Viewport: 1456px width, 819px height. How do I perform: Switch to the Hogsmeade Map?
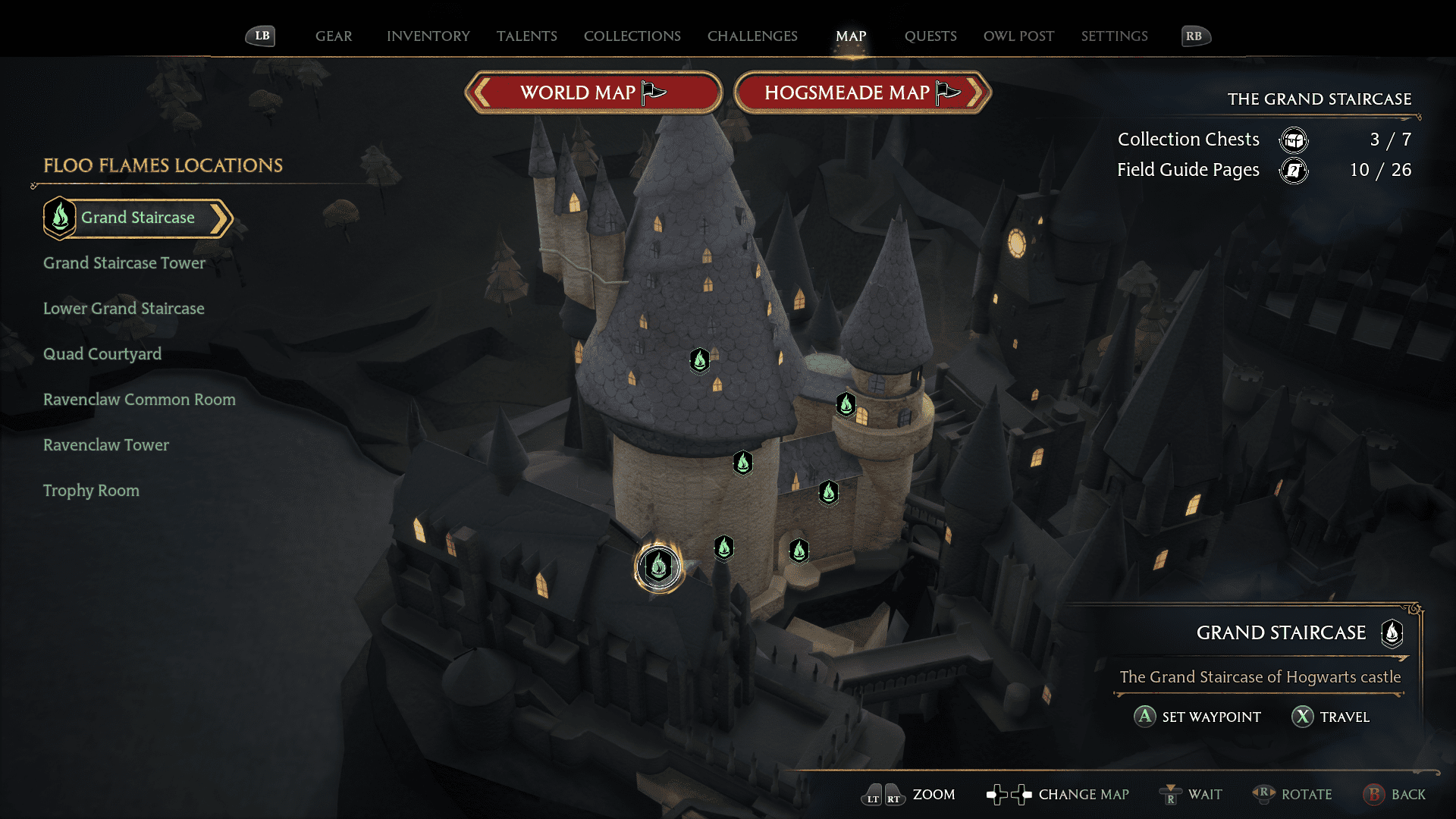tap(862, 93)
